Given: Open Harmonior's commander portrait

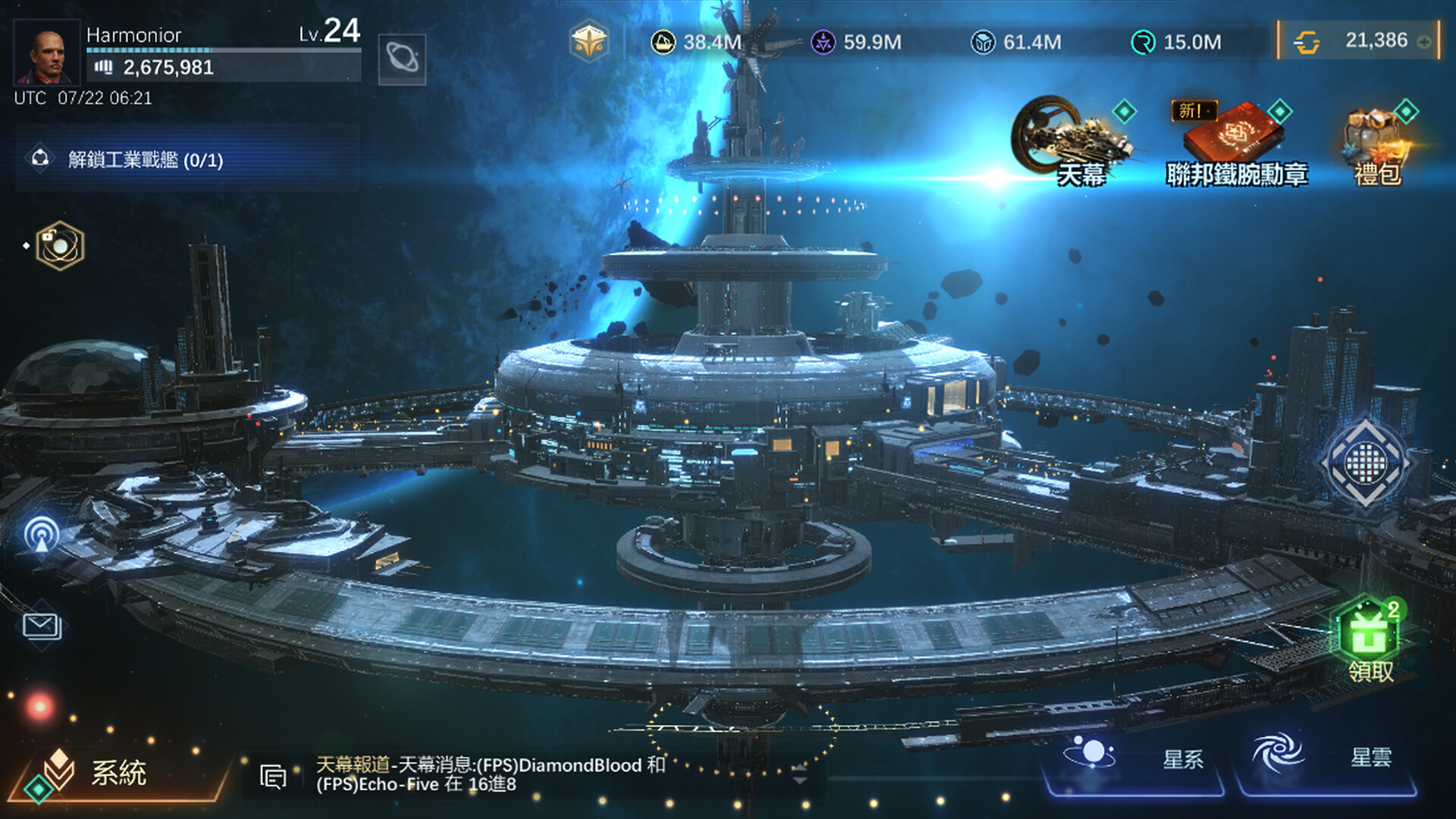Looking at the screenshot, I should point(46,52).
